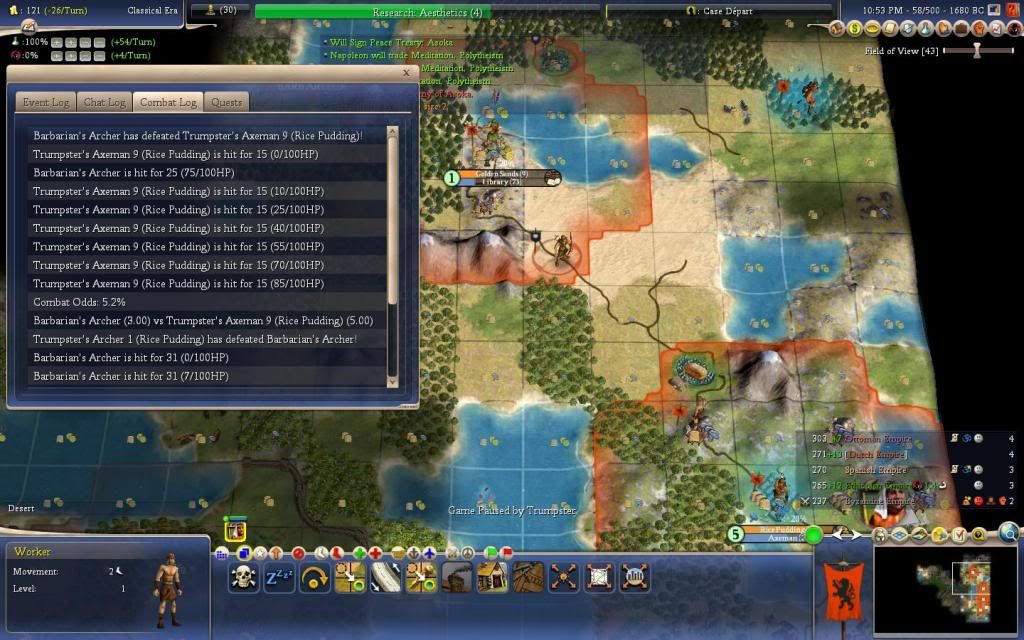Image resolution: width=1024 pixels, height=640 pixels.
Task: Open the Chat Log tab
Action: click(104, 102)
